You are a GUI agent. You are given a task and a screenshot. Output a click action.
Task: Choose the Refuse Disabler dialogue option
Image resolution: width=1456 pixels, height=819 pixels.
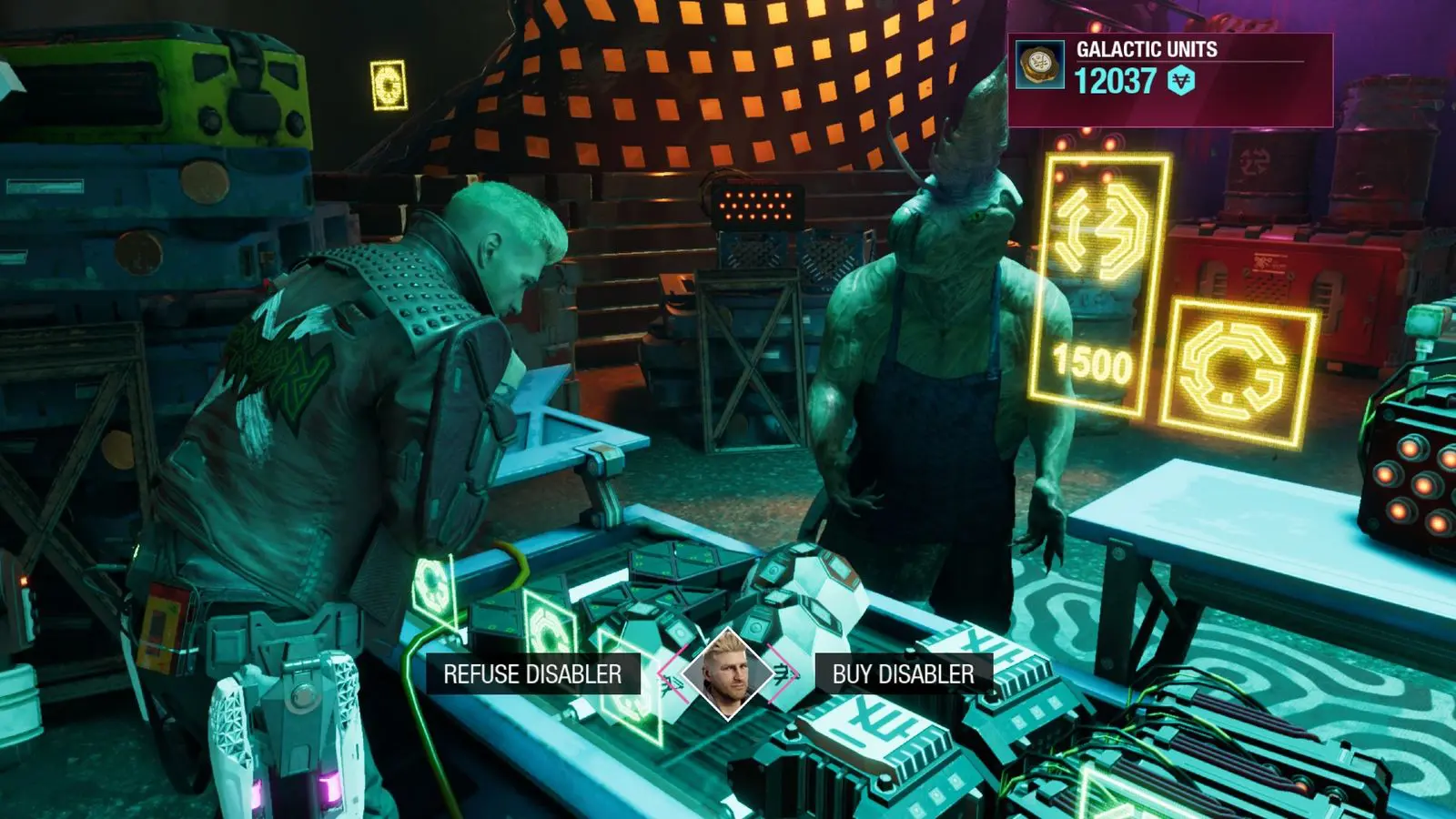click(x=532, y=674)
